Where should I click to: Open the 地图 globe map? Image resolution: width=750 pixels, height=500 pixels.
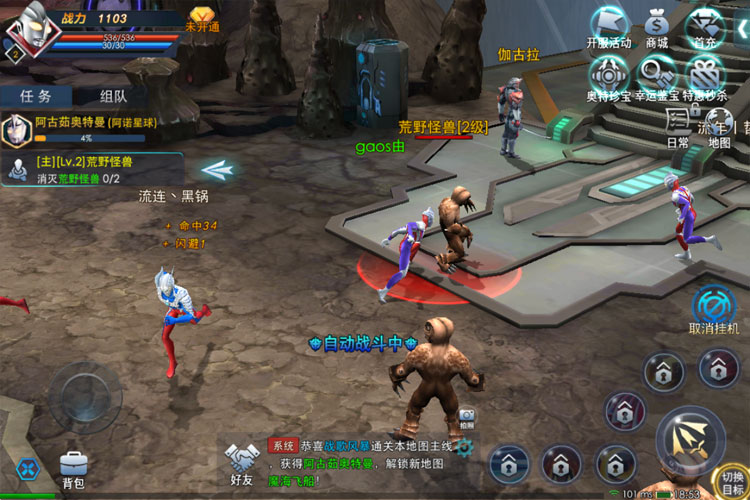point(719,126)
